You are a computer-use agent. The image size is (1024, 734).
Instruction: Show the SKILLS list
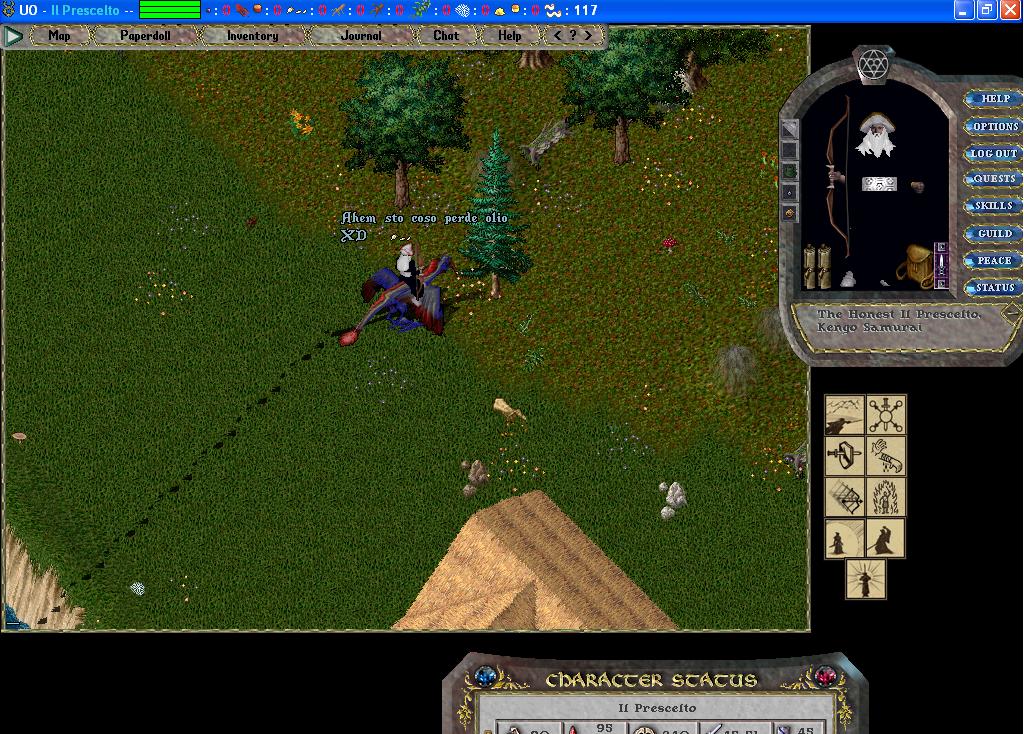coord(994,206)
